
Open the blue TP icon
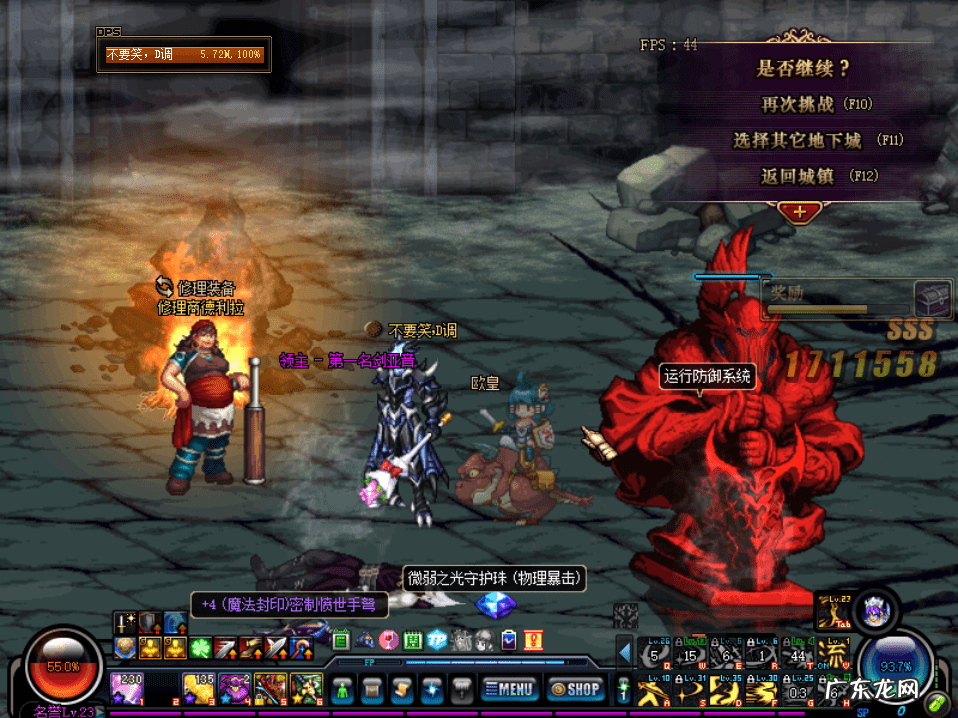tap(436, 640)
